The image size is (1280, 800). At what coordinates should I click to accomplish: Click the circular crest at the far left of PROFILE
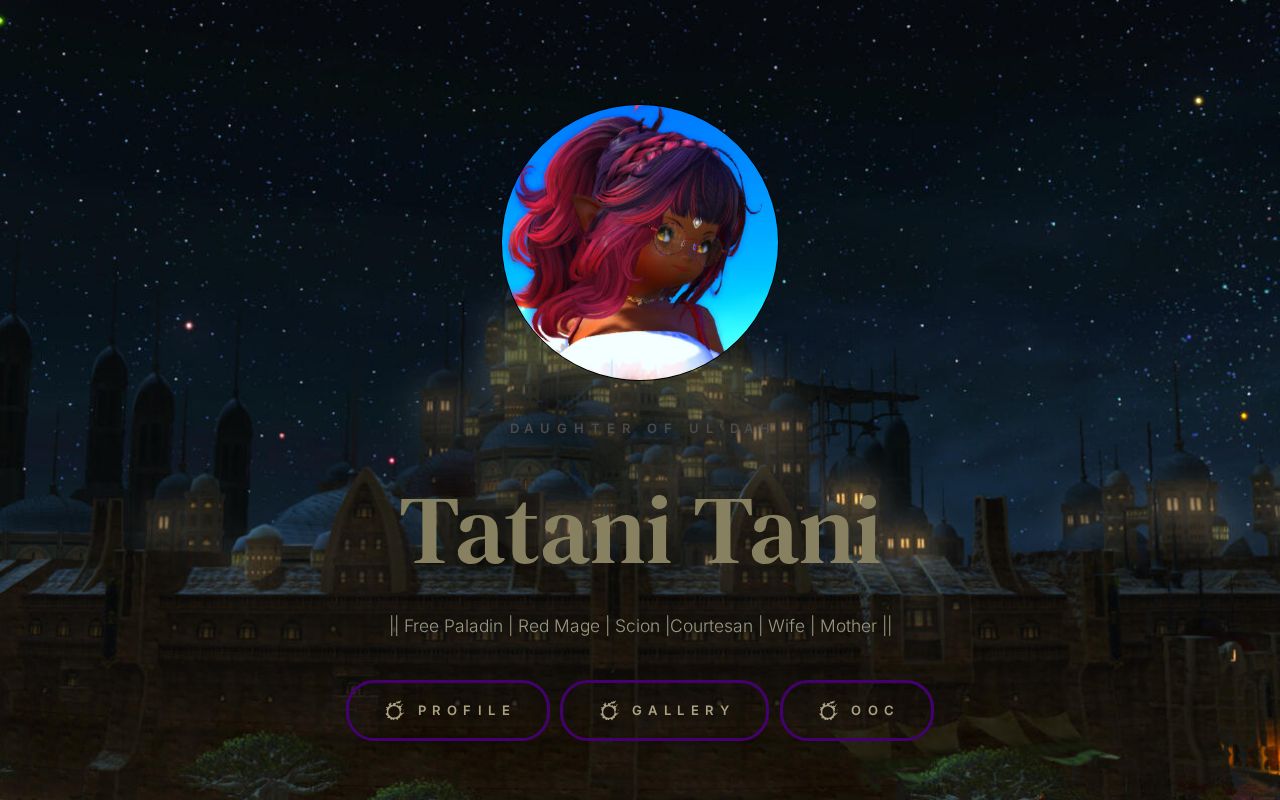pyautogui.click(x=394, y=711)
